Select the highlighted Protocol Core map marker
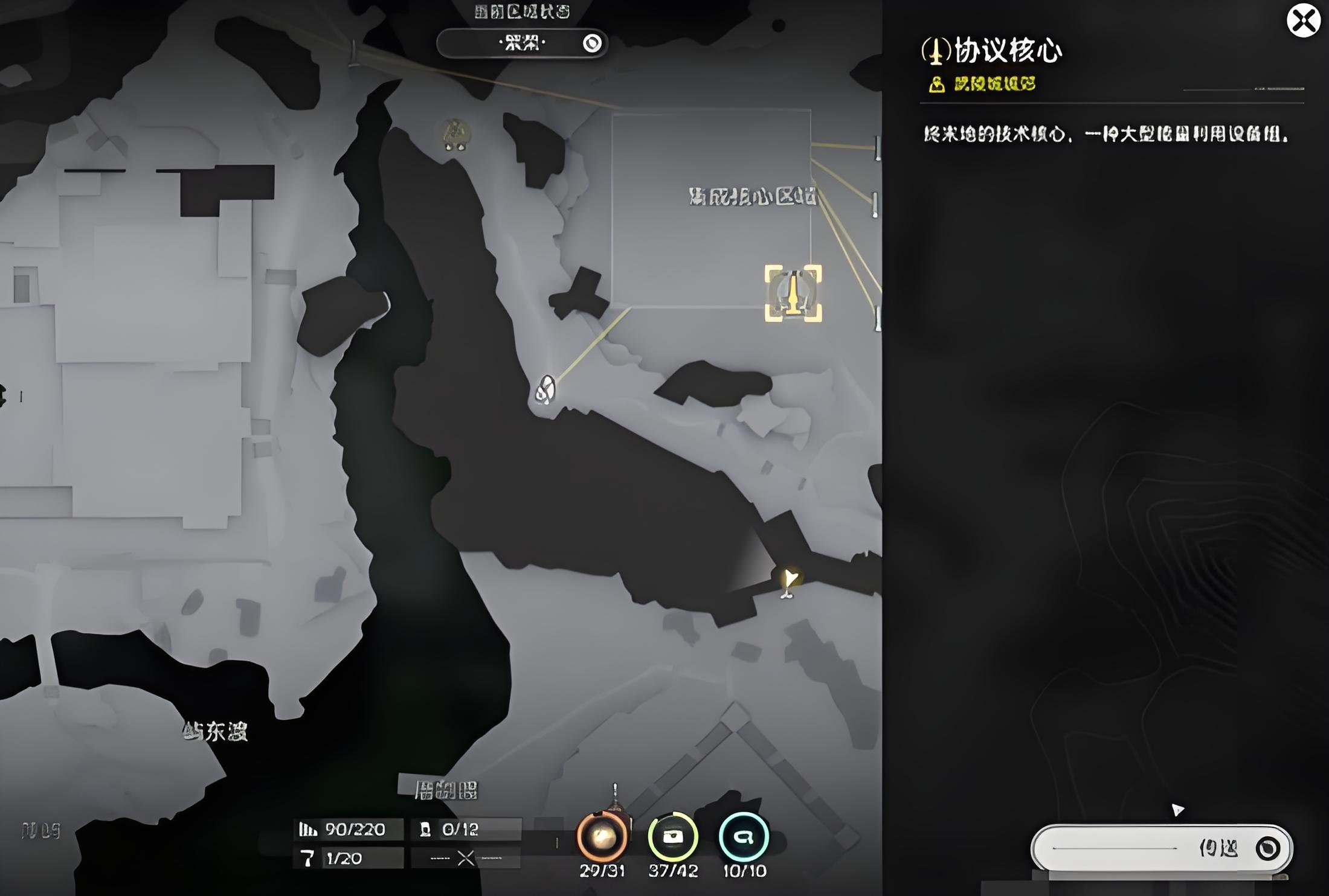This screenshot has height=896, width=1329. point(793,293)
